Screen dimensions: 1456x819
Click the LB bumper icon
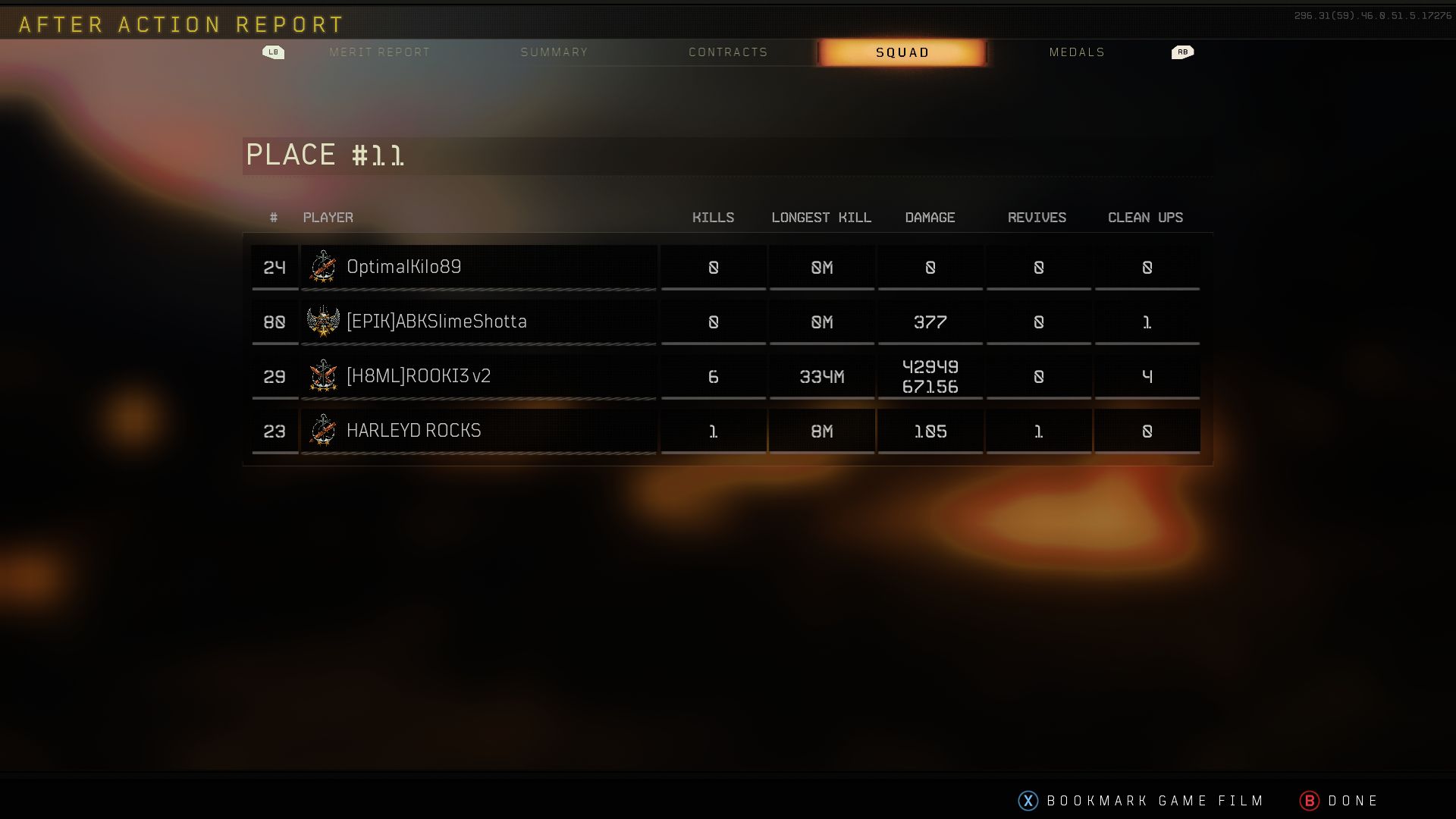pos(274,52)
